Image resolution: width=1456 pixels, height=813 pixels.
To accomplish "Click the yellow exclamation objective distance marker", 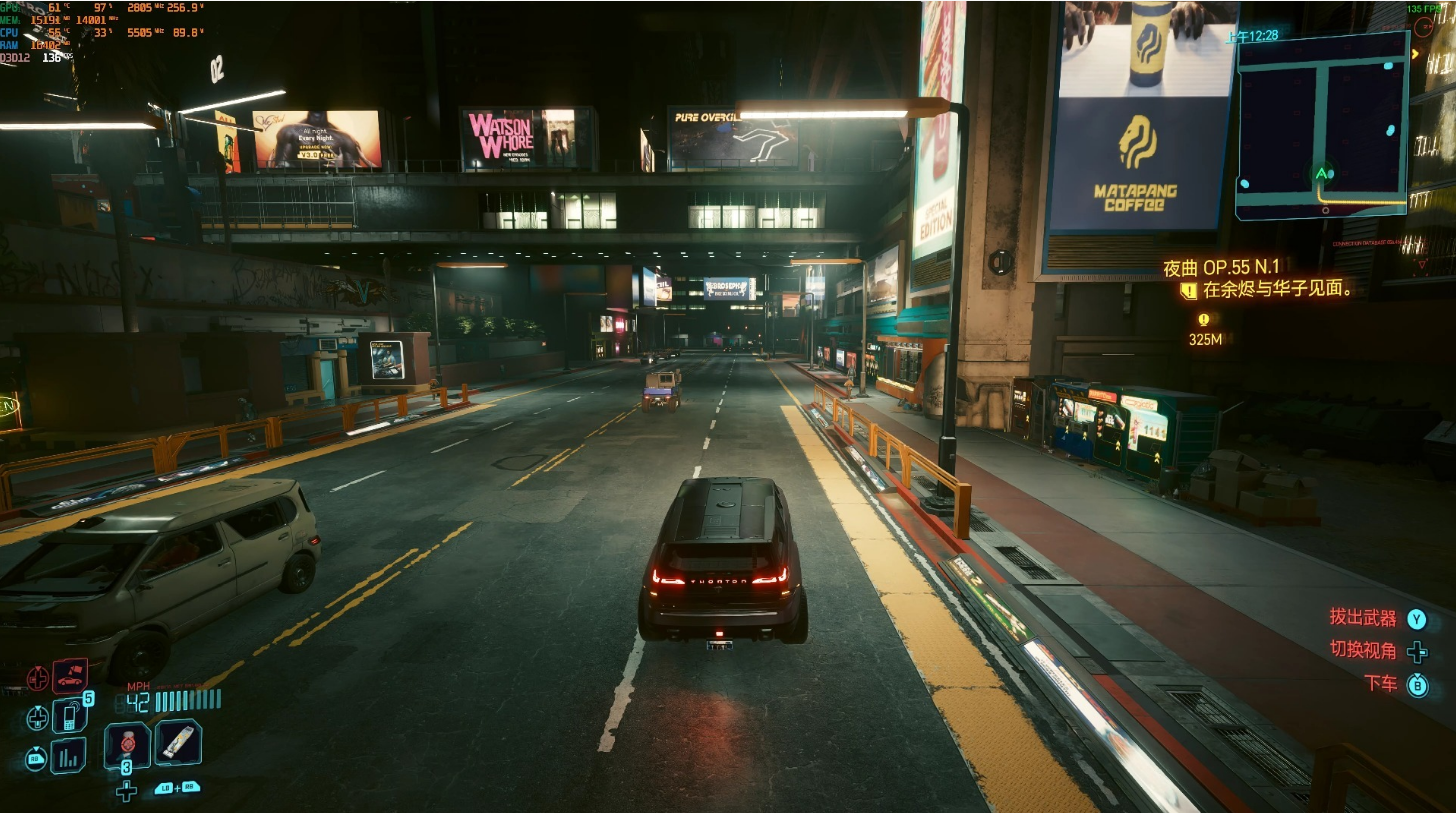I will pyautogui.click(x=1204, y=320).
